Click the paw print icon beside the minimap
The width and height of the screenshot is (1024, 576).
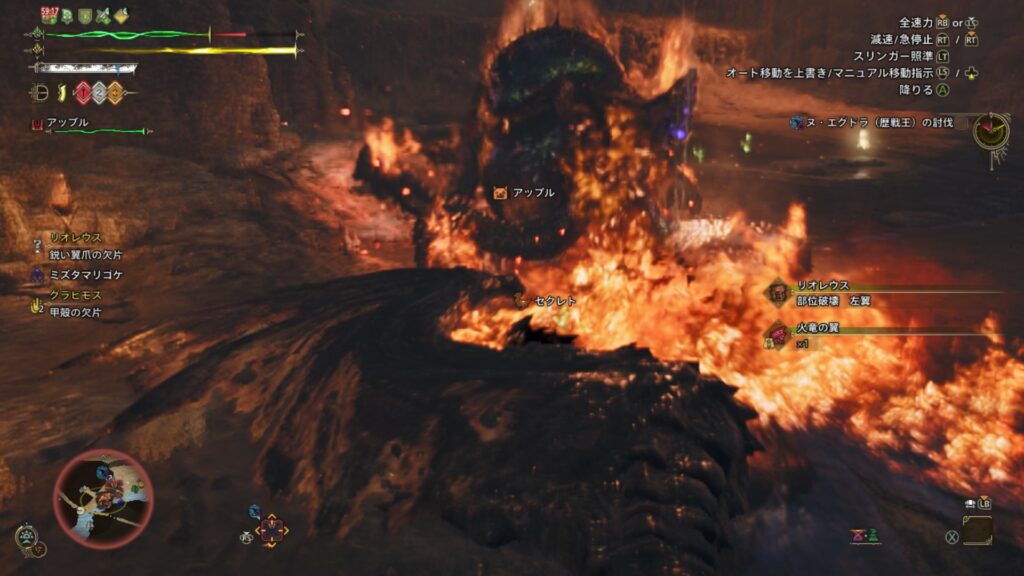click(x=27, y=538)
